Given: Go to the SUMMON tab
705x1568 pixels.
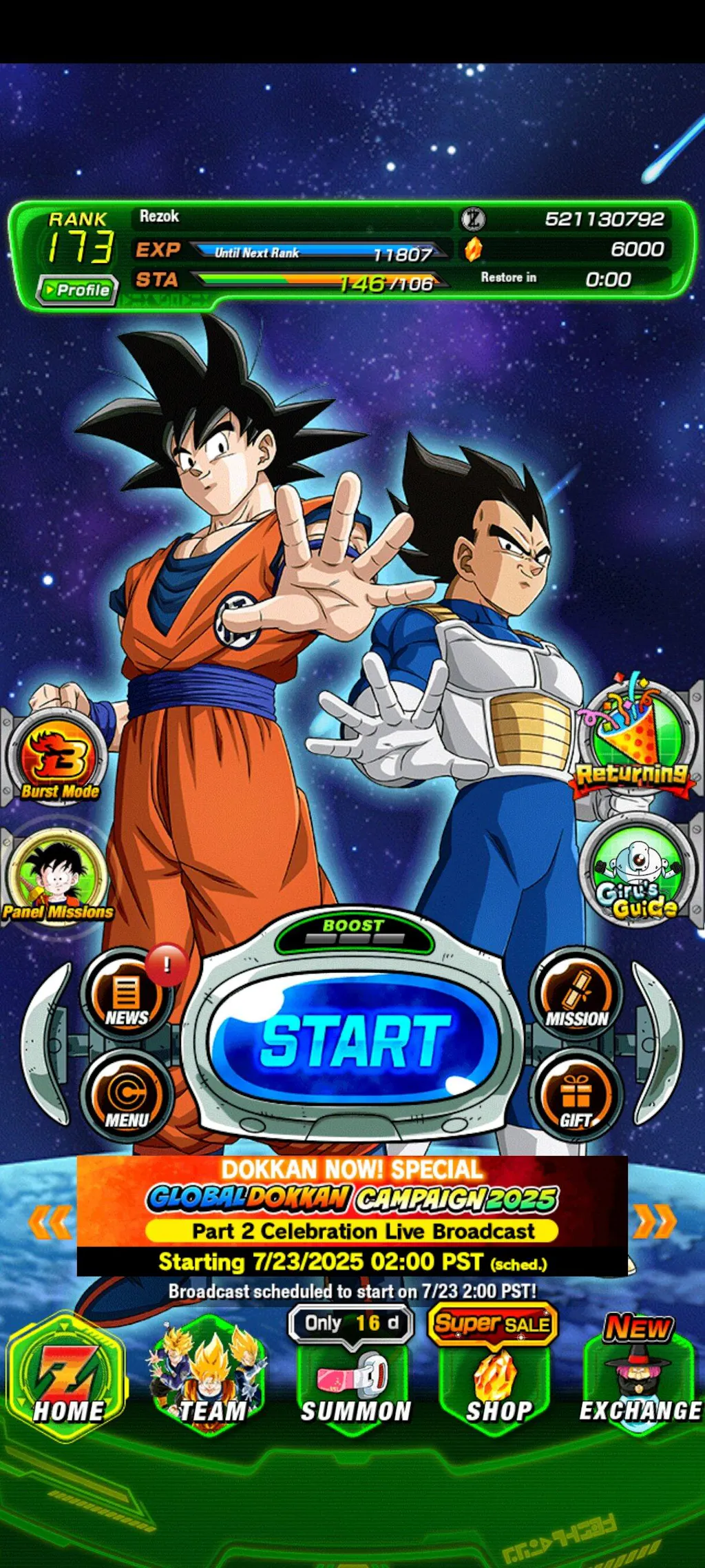Looking at the screenshot, I should tap(355, 1385).
